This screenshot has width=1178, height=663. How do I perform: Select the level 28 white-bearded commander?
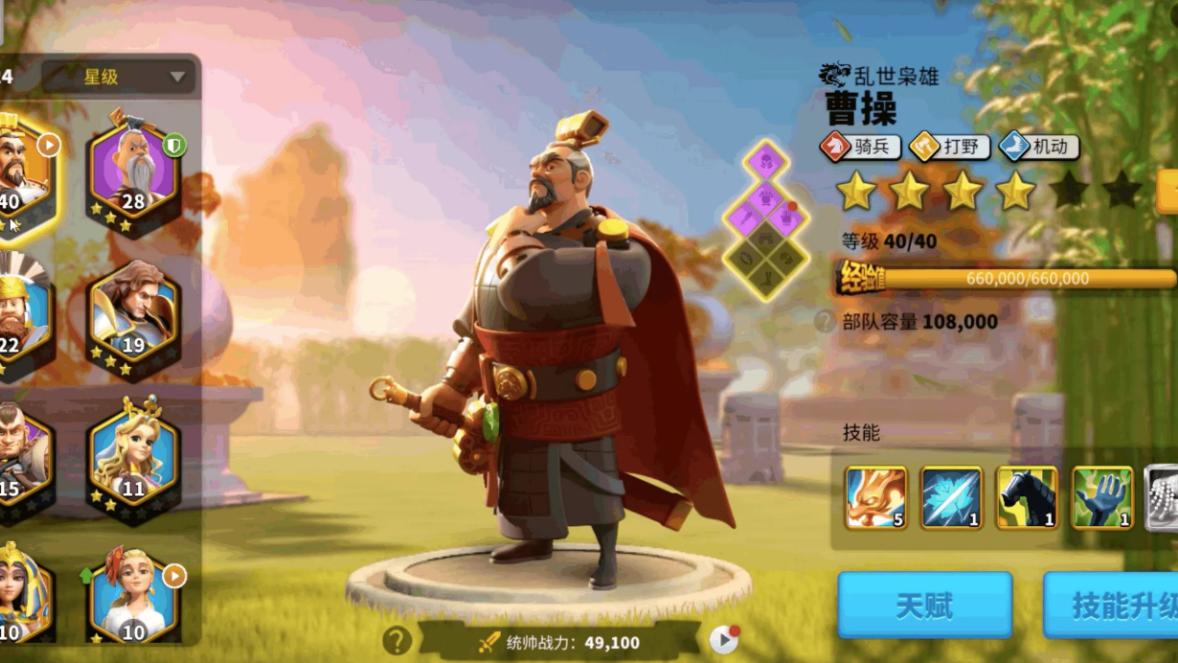pos(134,172)
